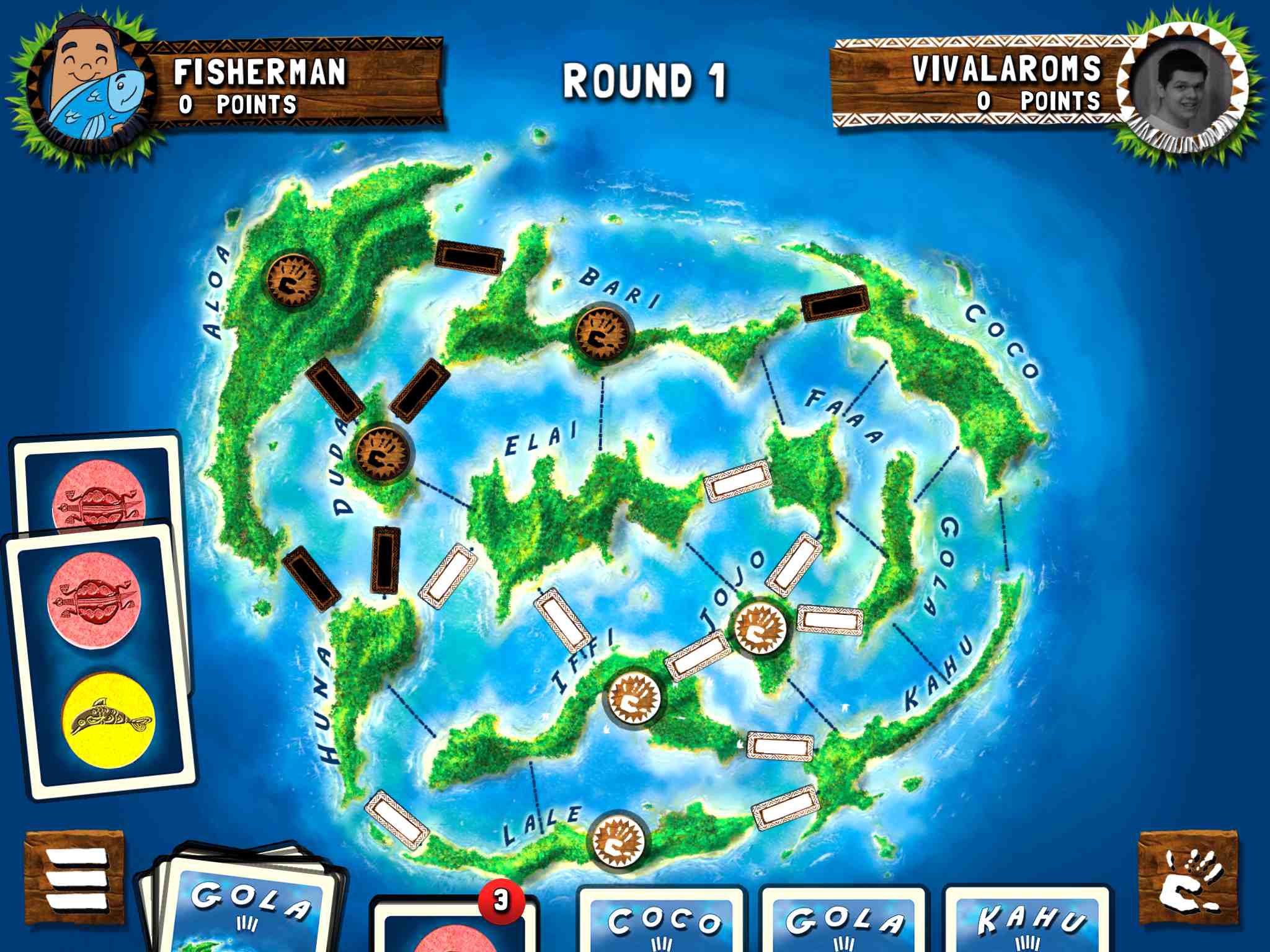Select the white hand token on Jojo
This screenshot has height=952, width=1270.
tap(760, 626)
